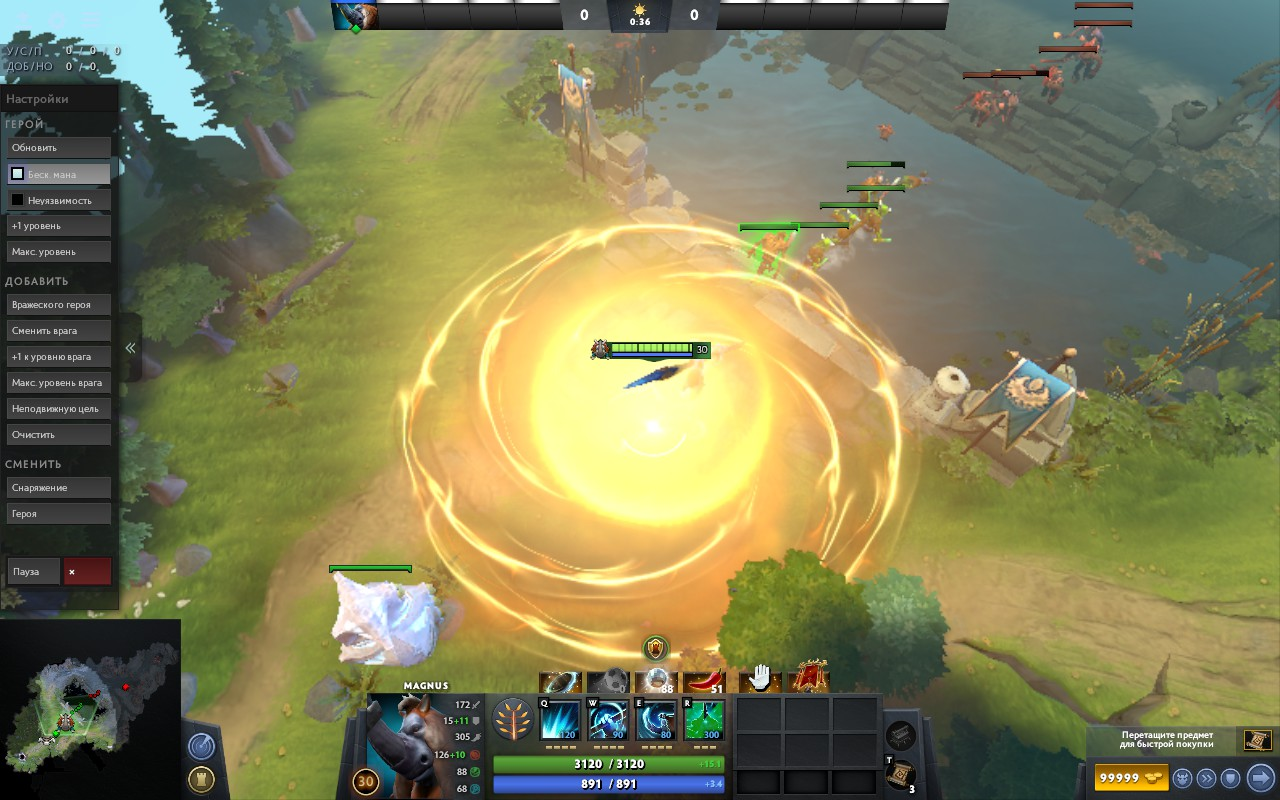This screenshot has width=1280, height=800.
Task: Clear units with the Очистить button
Action: click(59, 435)
